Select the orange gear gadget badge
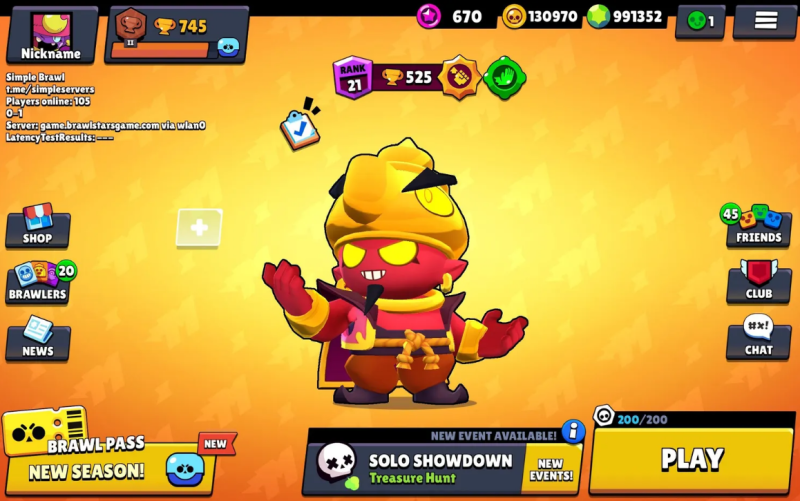This screenshot has width=800, height=501. pyautogui.click(x=459, y=77)
